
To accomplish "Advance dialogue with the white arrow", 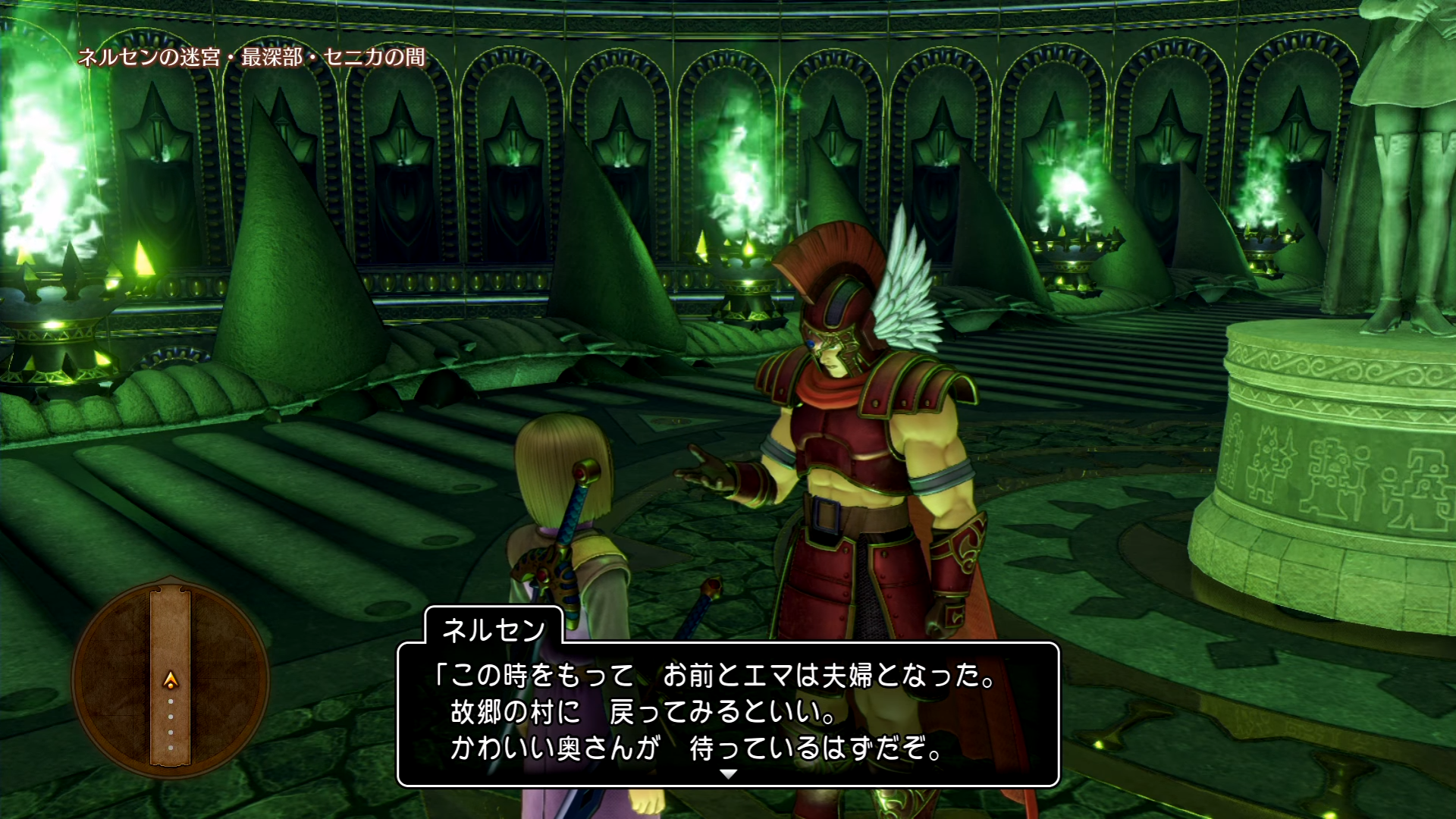I will (x=728, y=774).
